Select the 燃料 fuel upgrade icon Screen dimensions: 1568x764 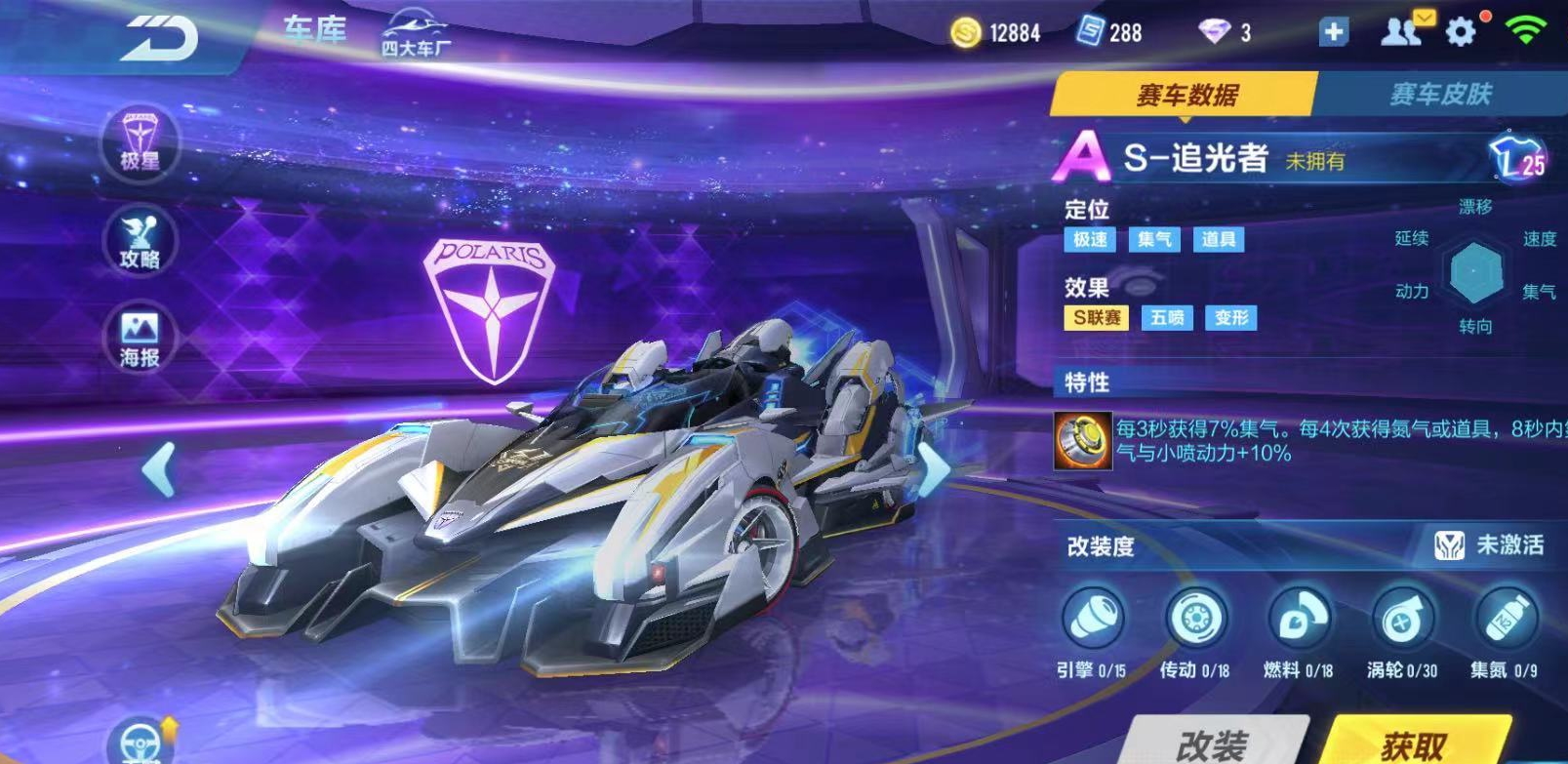tap(1299, 619)
